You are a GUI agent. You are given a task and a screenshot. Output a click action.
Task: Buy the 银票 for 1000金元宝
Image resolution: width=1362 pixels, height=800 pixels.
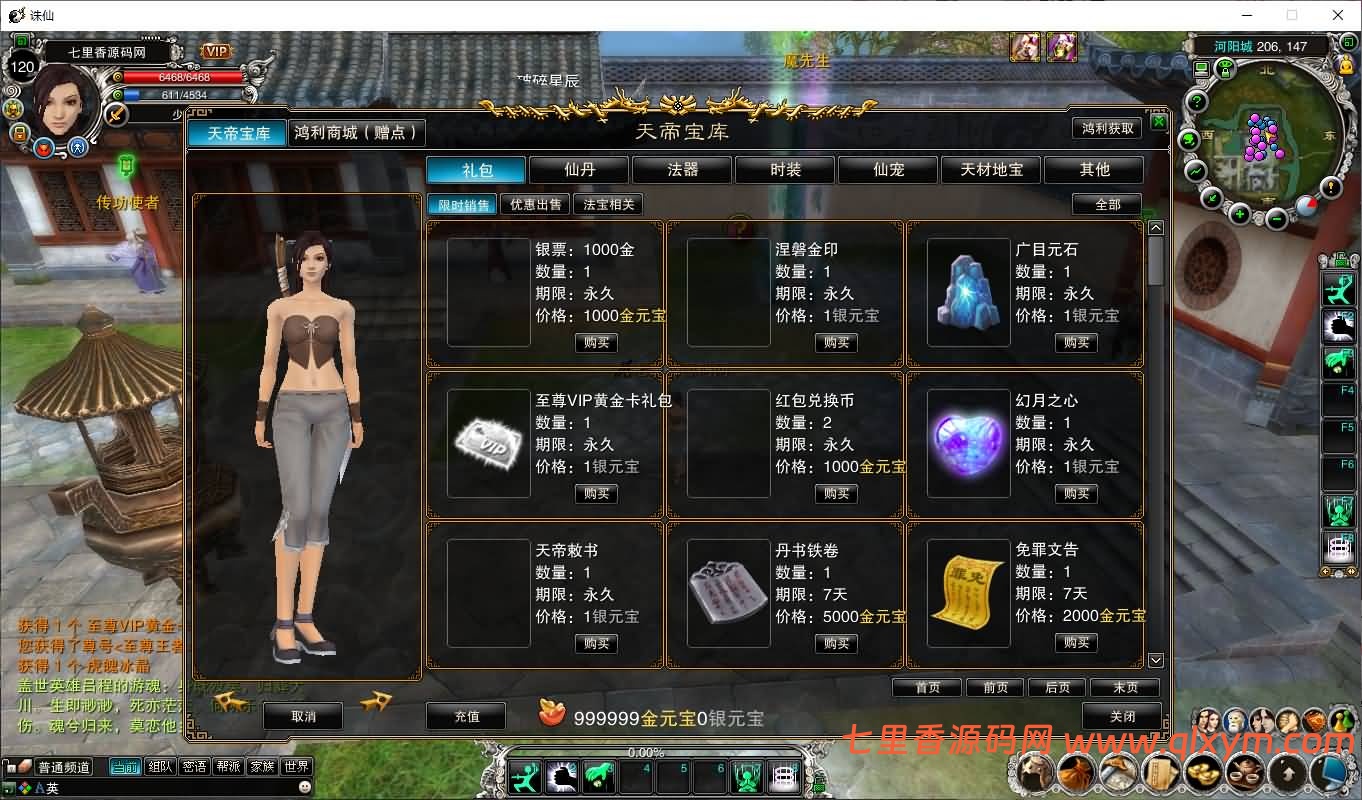coord(595,340)
